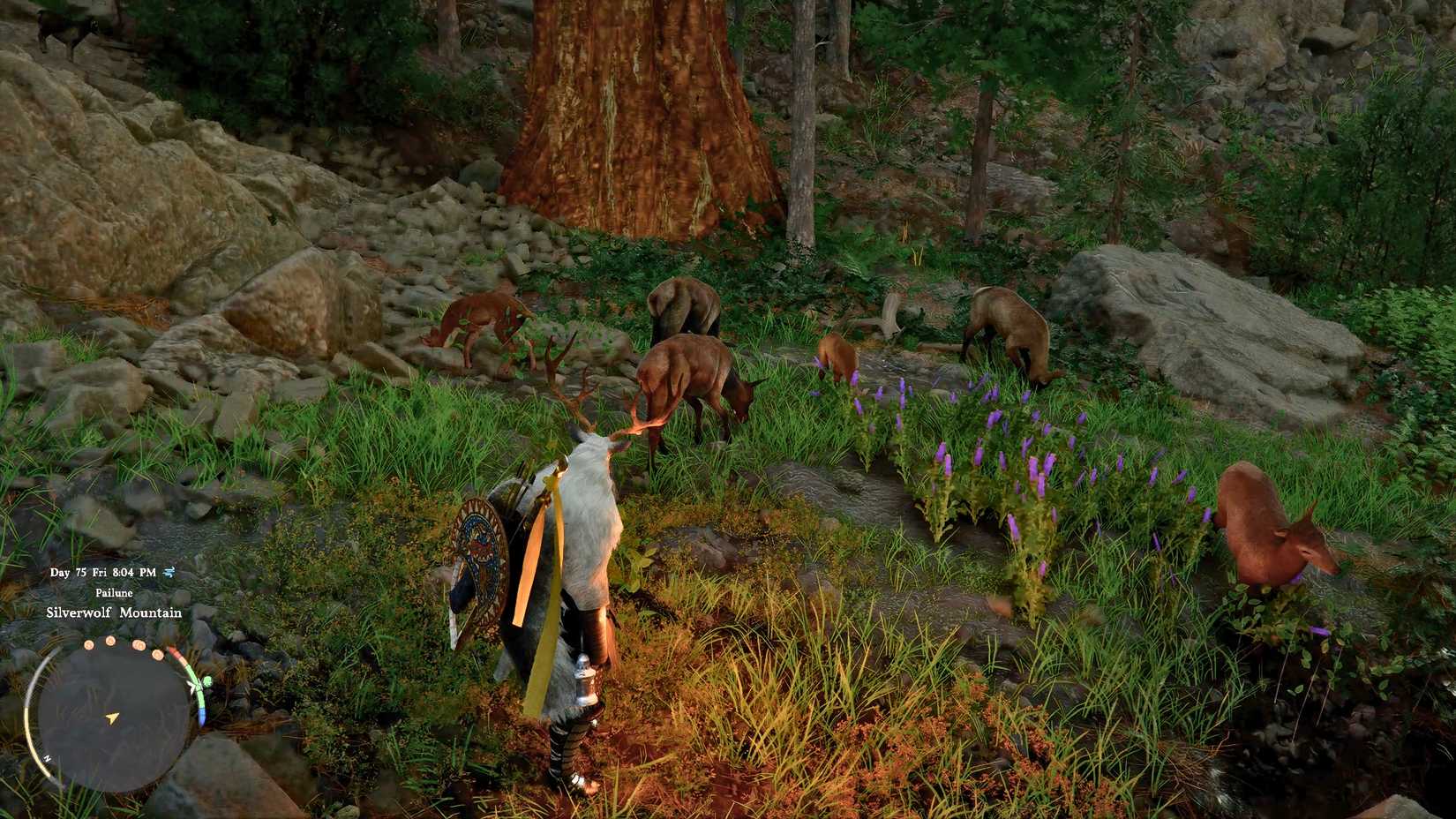The image size is (1456, 819).
Task: Click the second orange animal dot on the minimap
Action: 109,642
